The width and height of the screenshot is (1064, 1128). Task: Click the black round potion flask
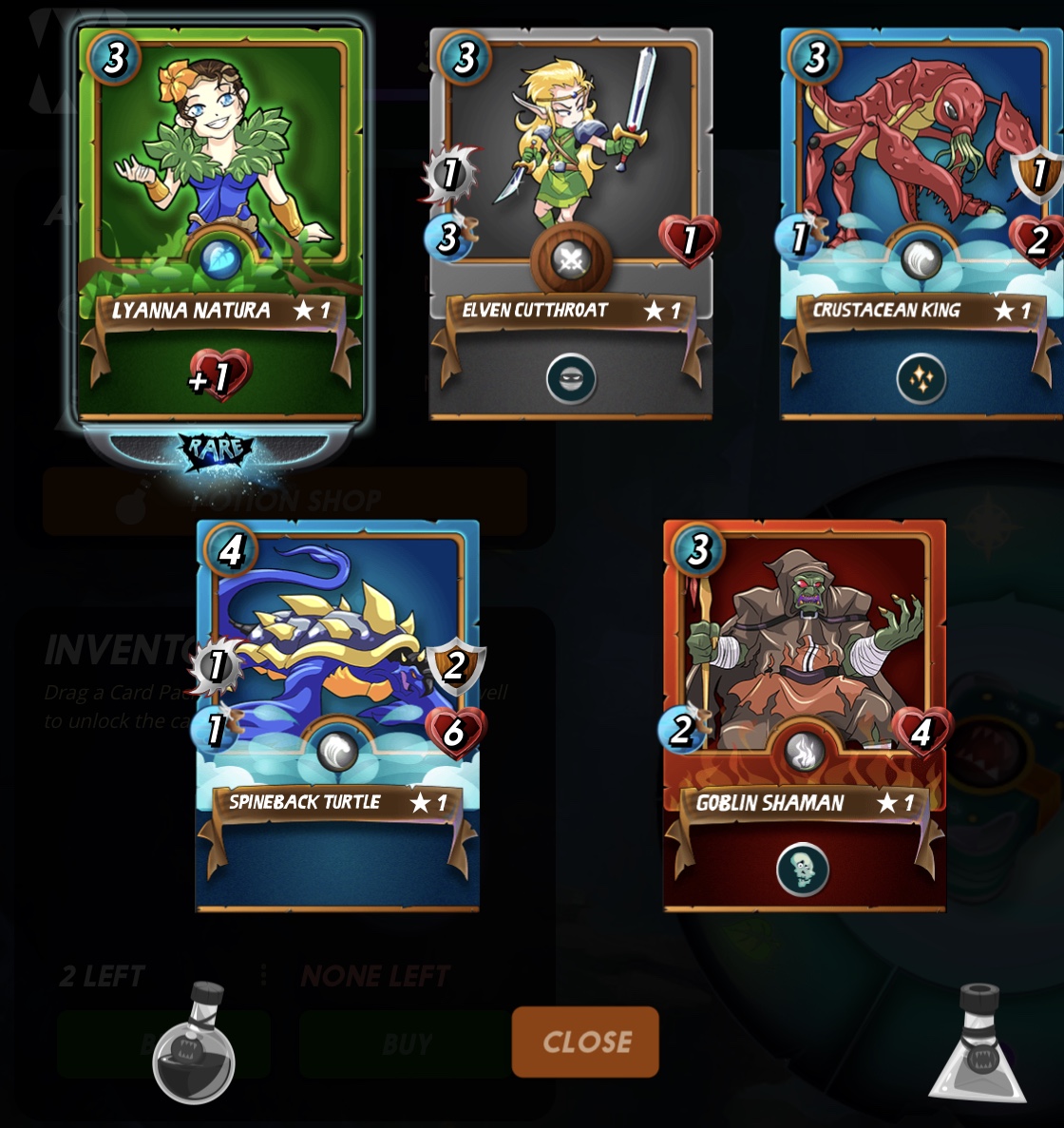(x=194, y=1045)
